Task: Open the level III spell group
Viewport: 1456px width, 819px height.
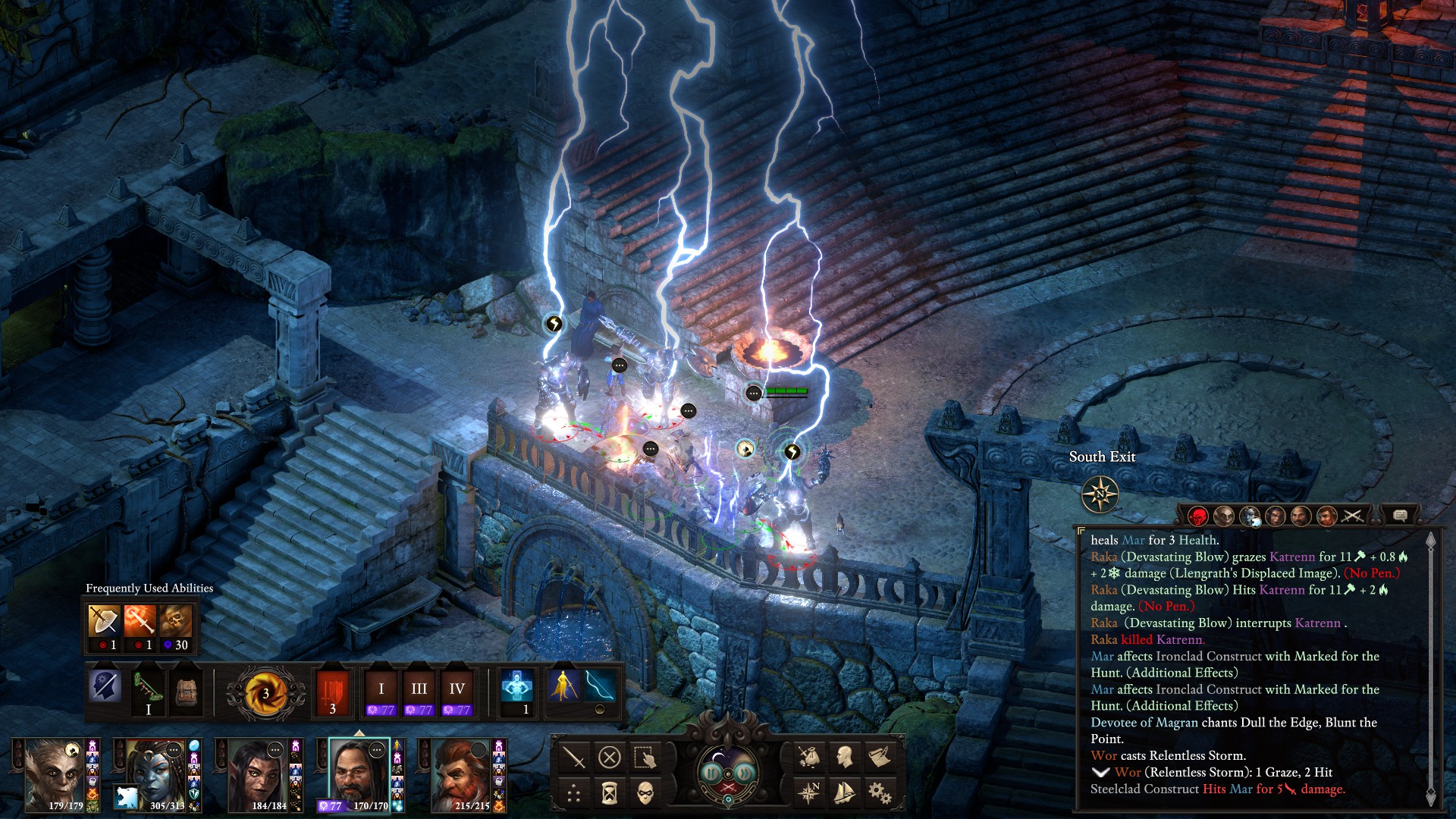Action: coord(419,690)
